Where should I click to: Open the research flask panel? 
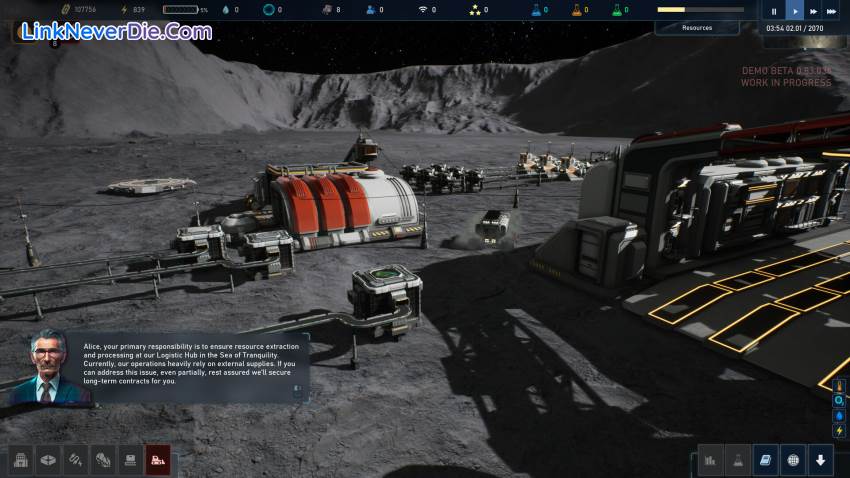(738, 460)
